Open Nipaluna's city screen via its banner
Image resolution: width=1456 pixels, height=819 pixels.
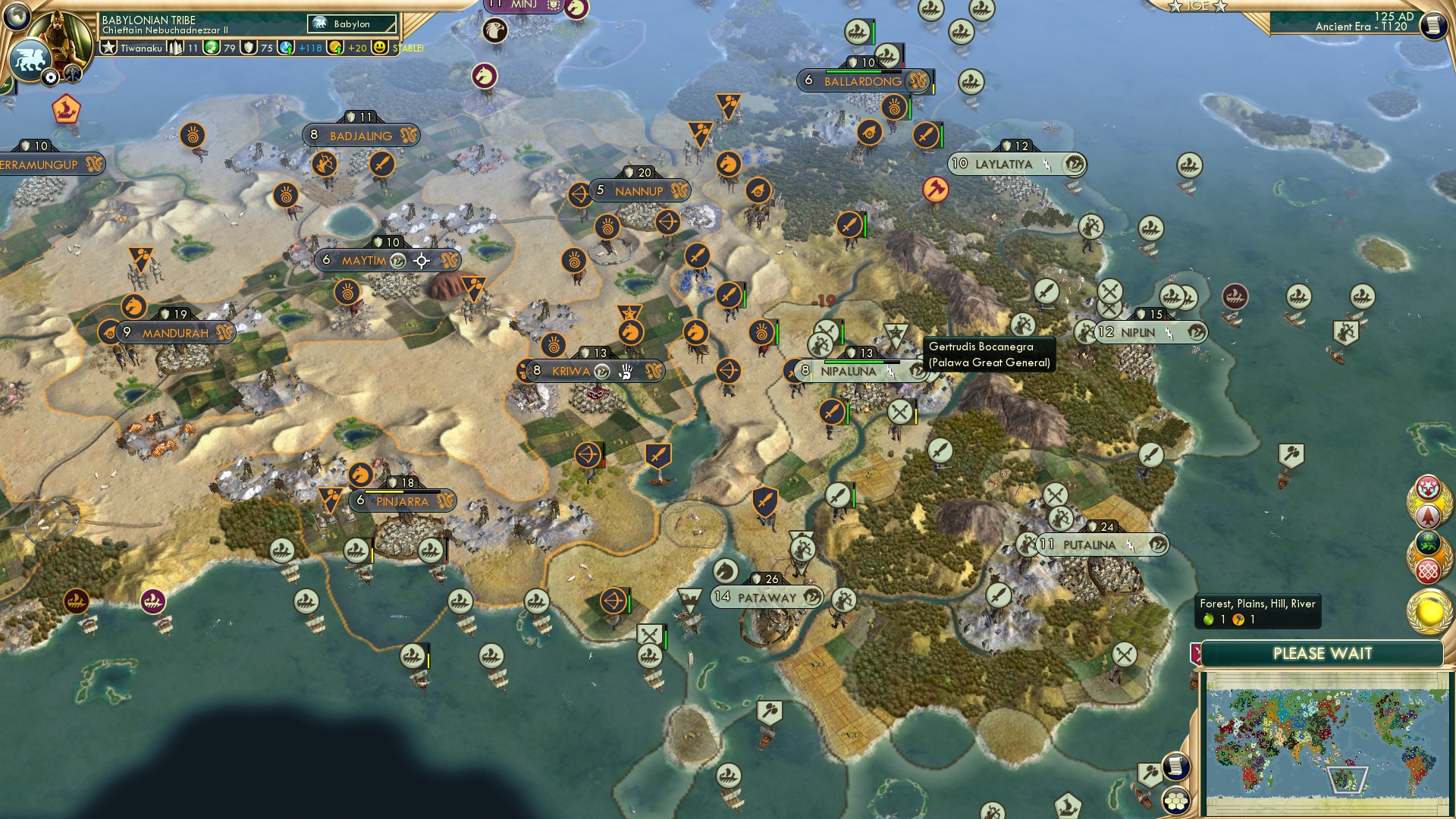[848, 372]
